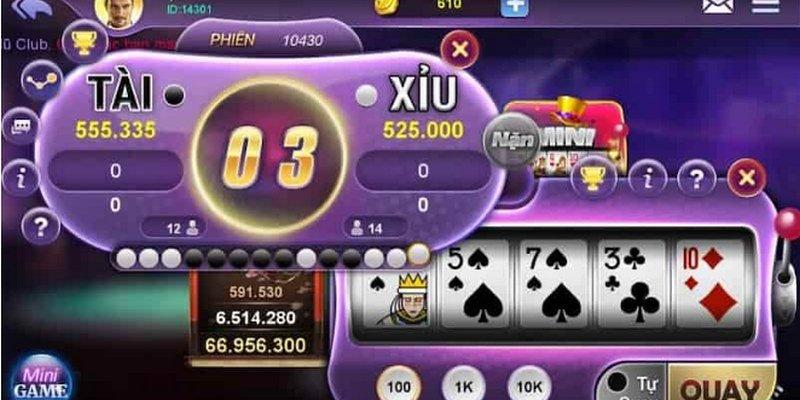
Task: Add coins with the blue plus button
Action: (514, 6)
